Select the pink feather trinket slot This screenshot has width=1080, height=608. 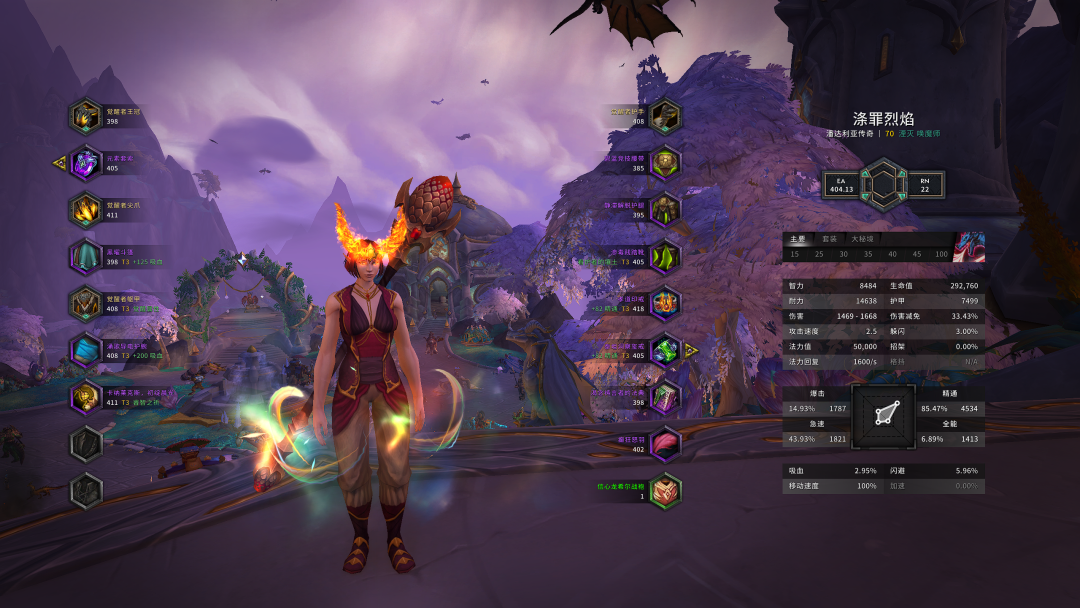(665, 444)
